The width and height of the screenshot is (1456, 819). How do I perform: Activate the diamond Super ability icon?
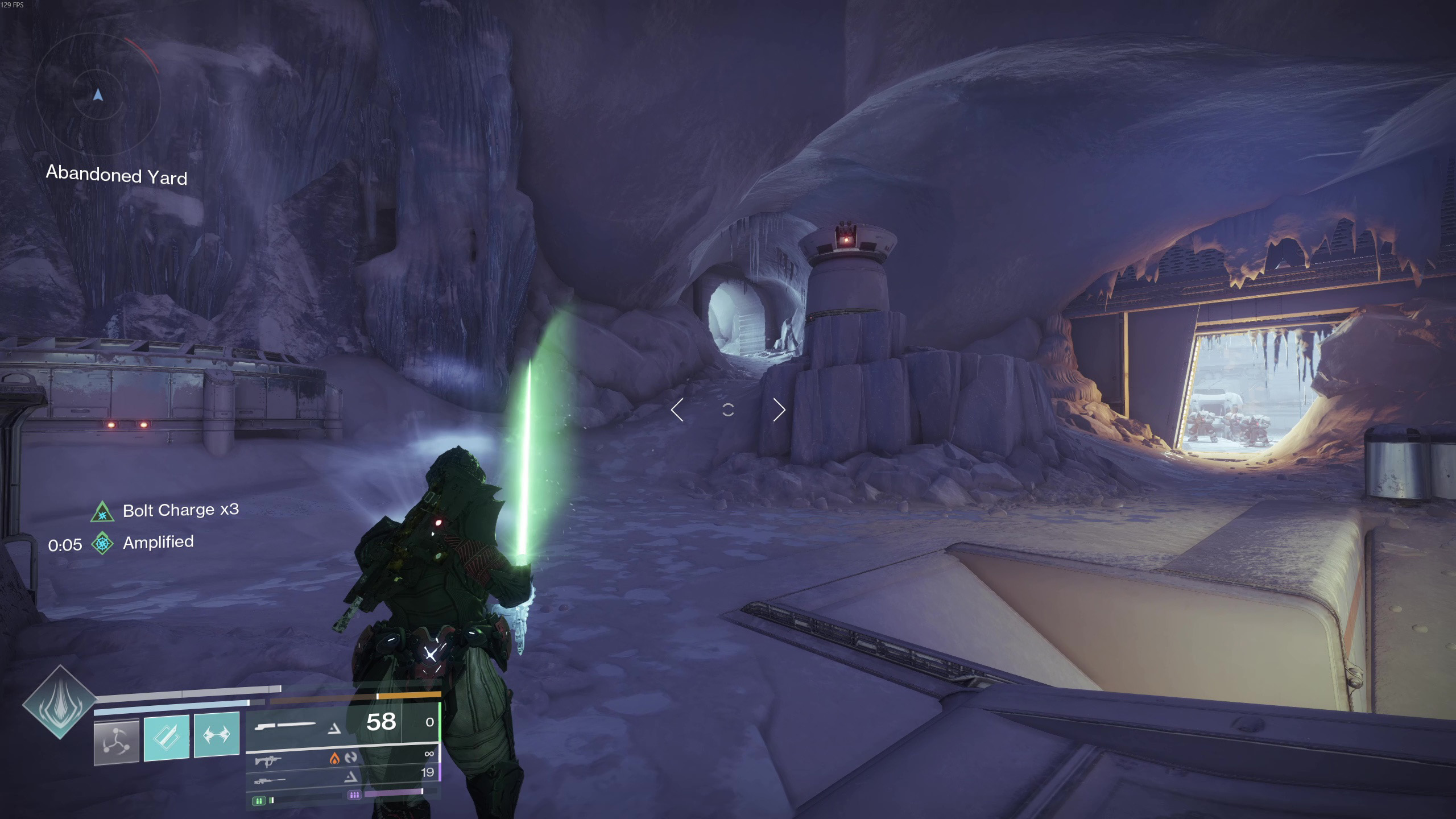click(x=59, y=702)
